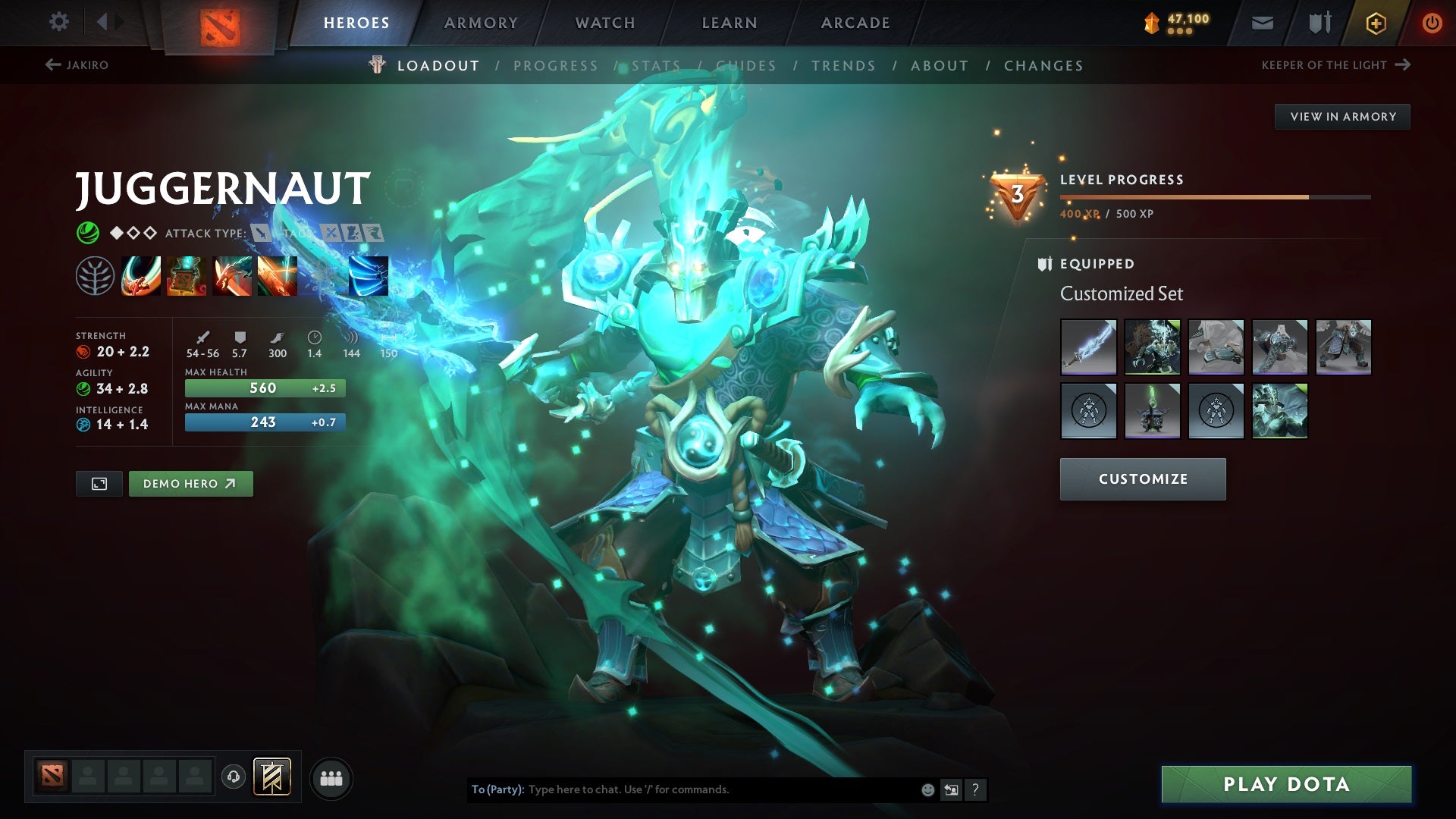This screenshot has width=1456, height=819.
Task: Click the DEMO HERO button
Action: click(x=190, y=483)
